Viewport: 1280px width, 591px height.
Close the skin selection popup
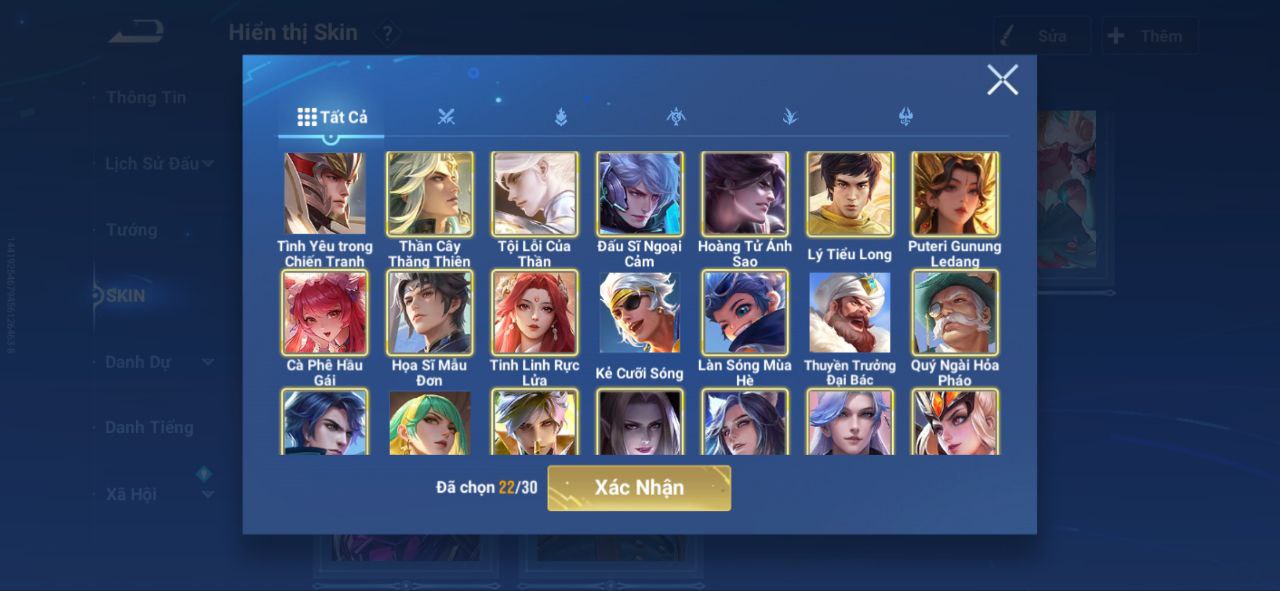(1002, 80)
